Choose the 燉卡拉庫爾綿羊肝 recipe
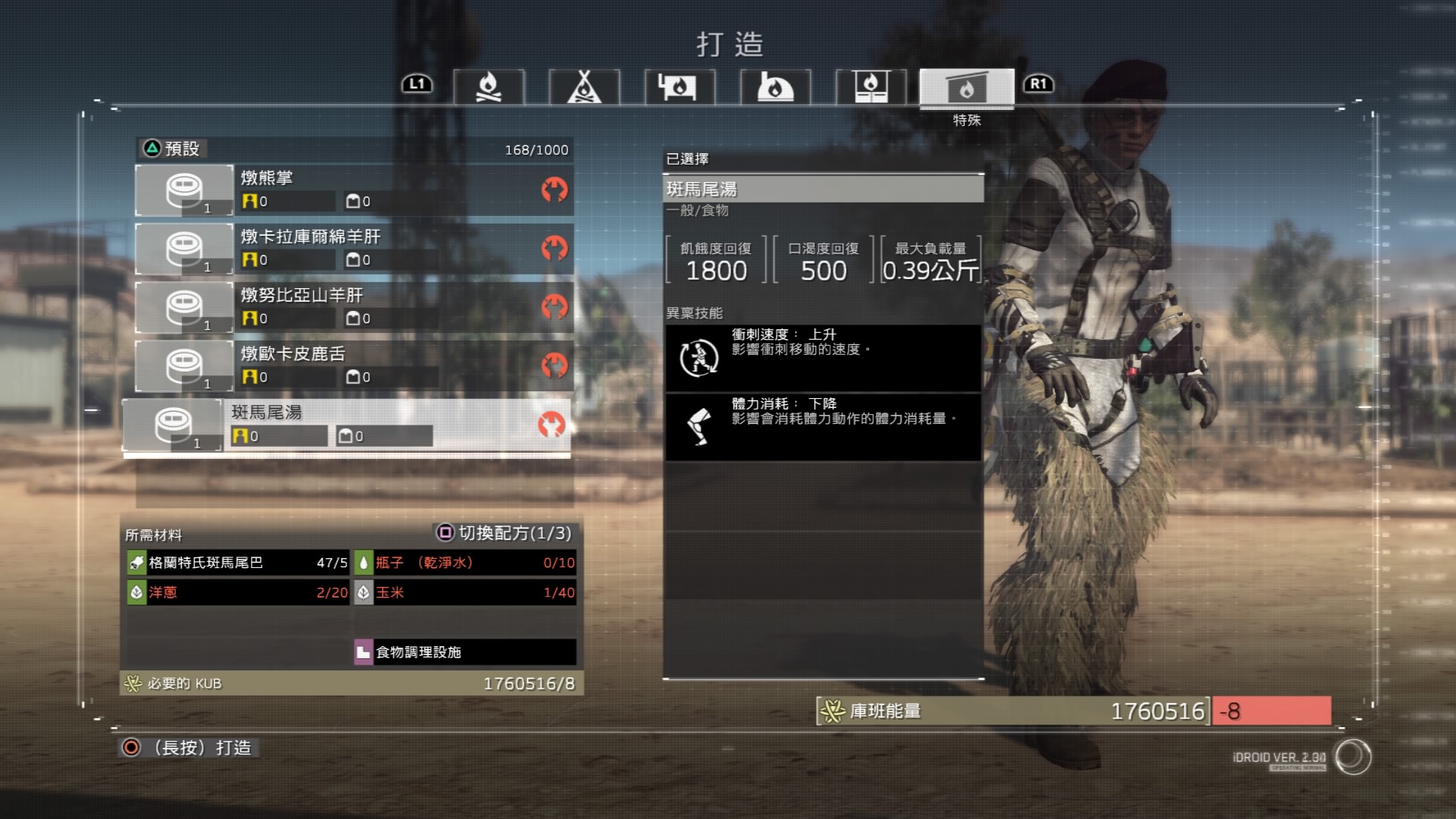Screen dimensions: 1456x819 pos(354,248)
